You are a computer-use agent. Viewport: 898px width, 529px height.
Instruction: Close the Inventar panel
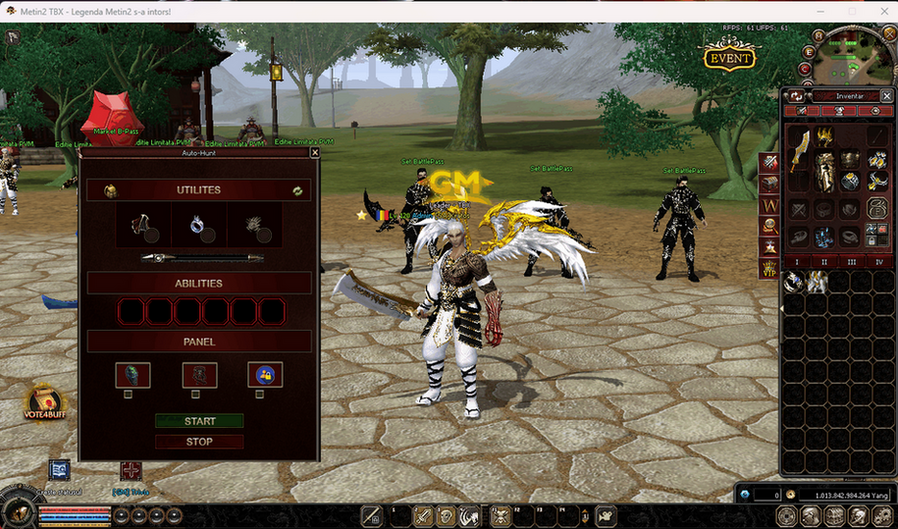pos(886,95)
